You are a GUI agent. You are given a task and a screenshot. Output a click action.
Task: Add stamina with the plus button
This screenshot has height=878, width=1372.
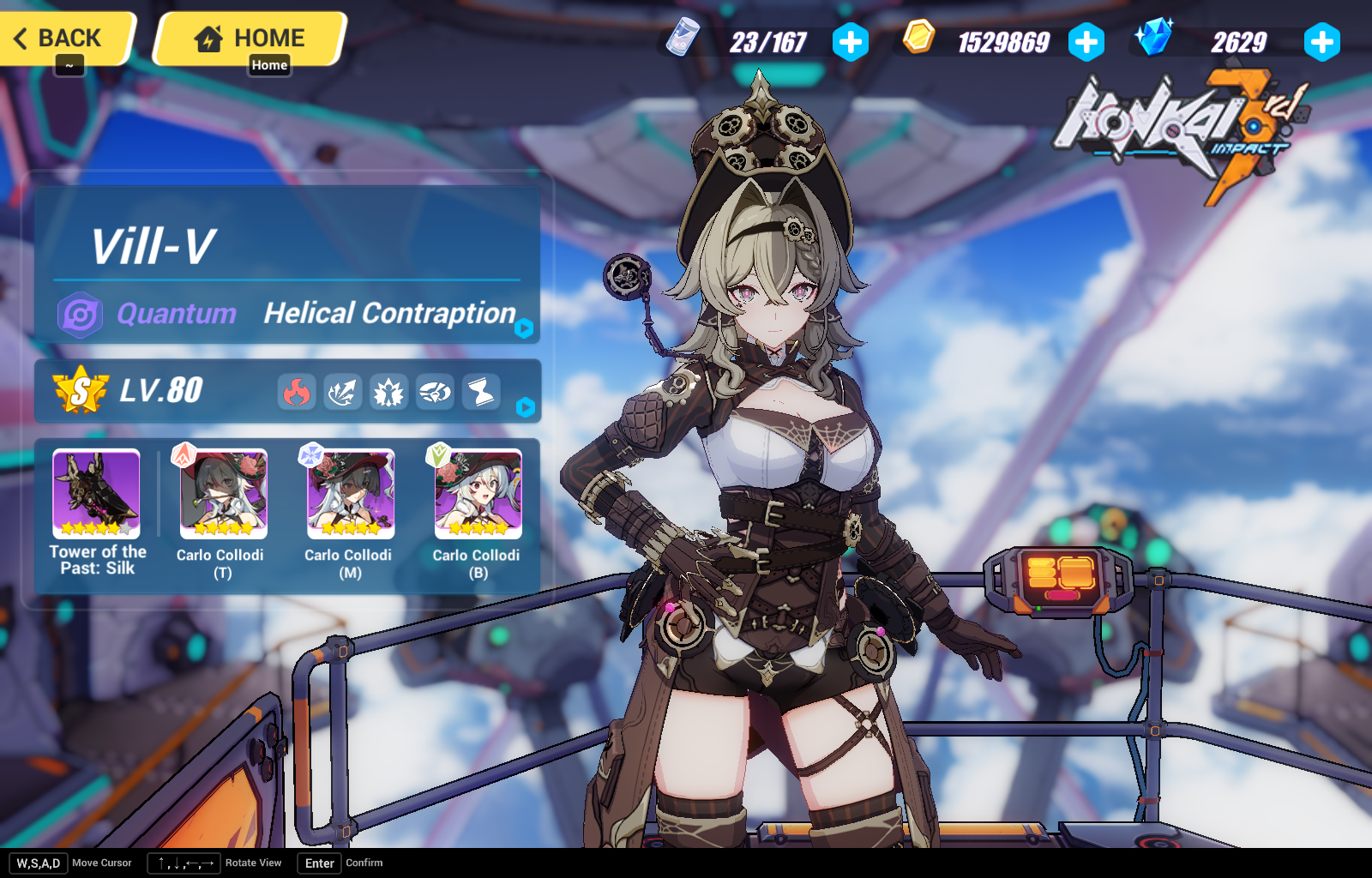click(851, 39)
